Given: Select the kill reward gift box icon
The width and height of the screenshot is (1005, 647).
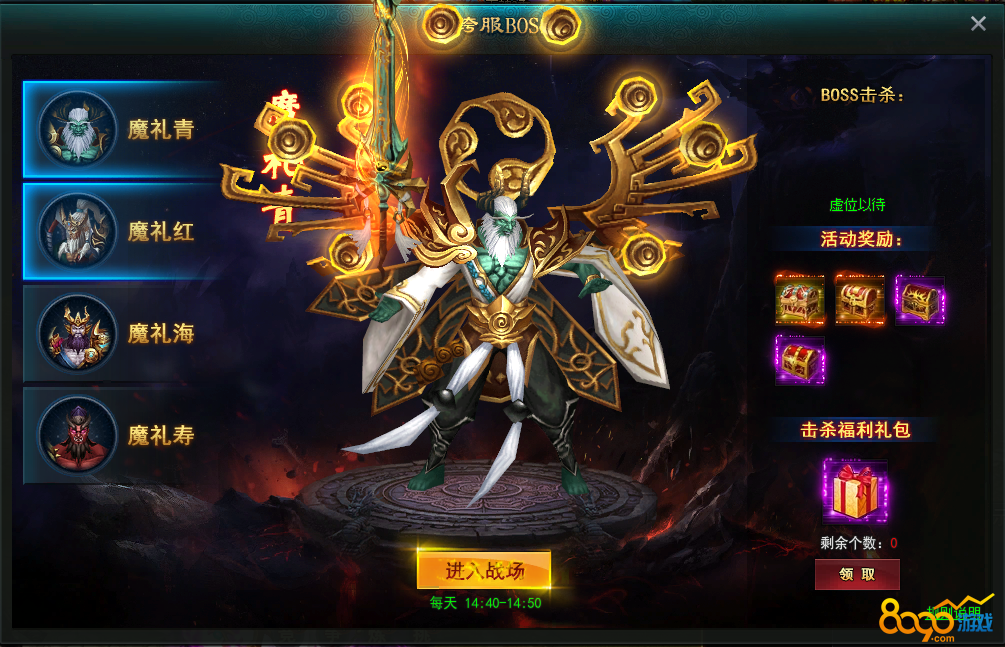Looking at the screenshot, I should click(855, 491).
